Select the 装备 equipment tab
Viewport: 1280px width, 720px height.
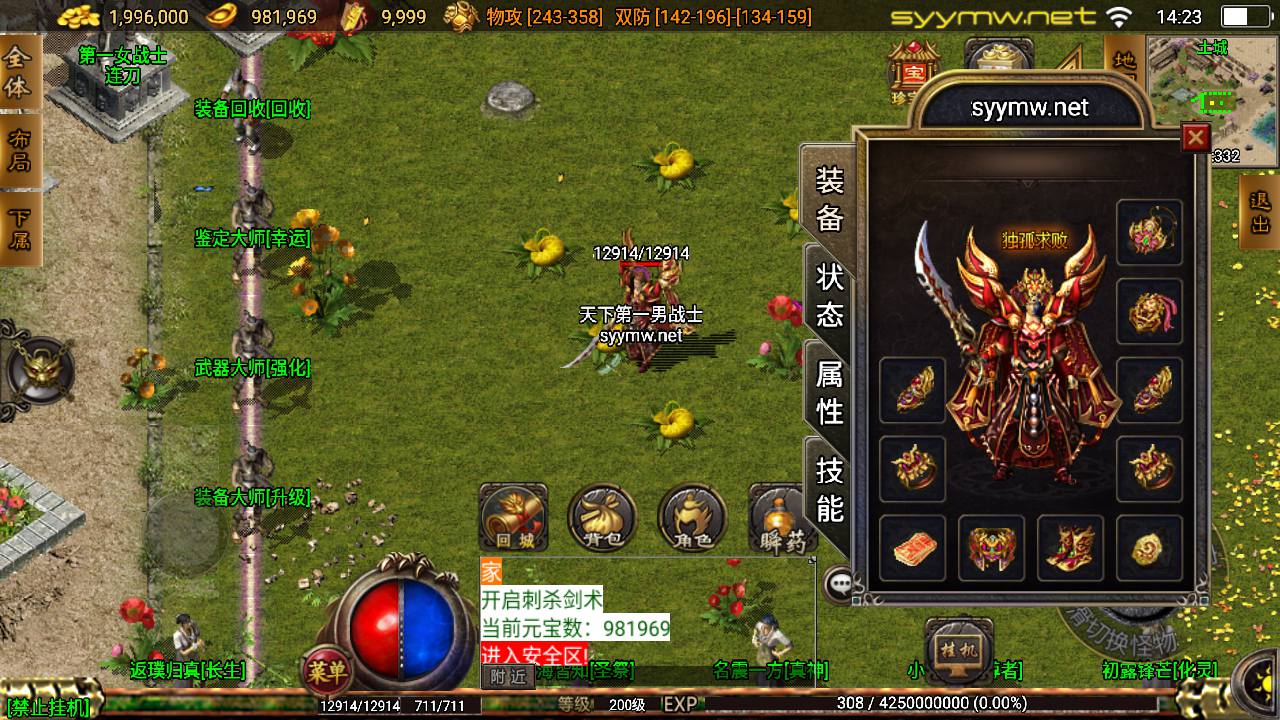click(830, 198)
